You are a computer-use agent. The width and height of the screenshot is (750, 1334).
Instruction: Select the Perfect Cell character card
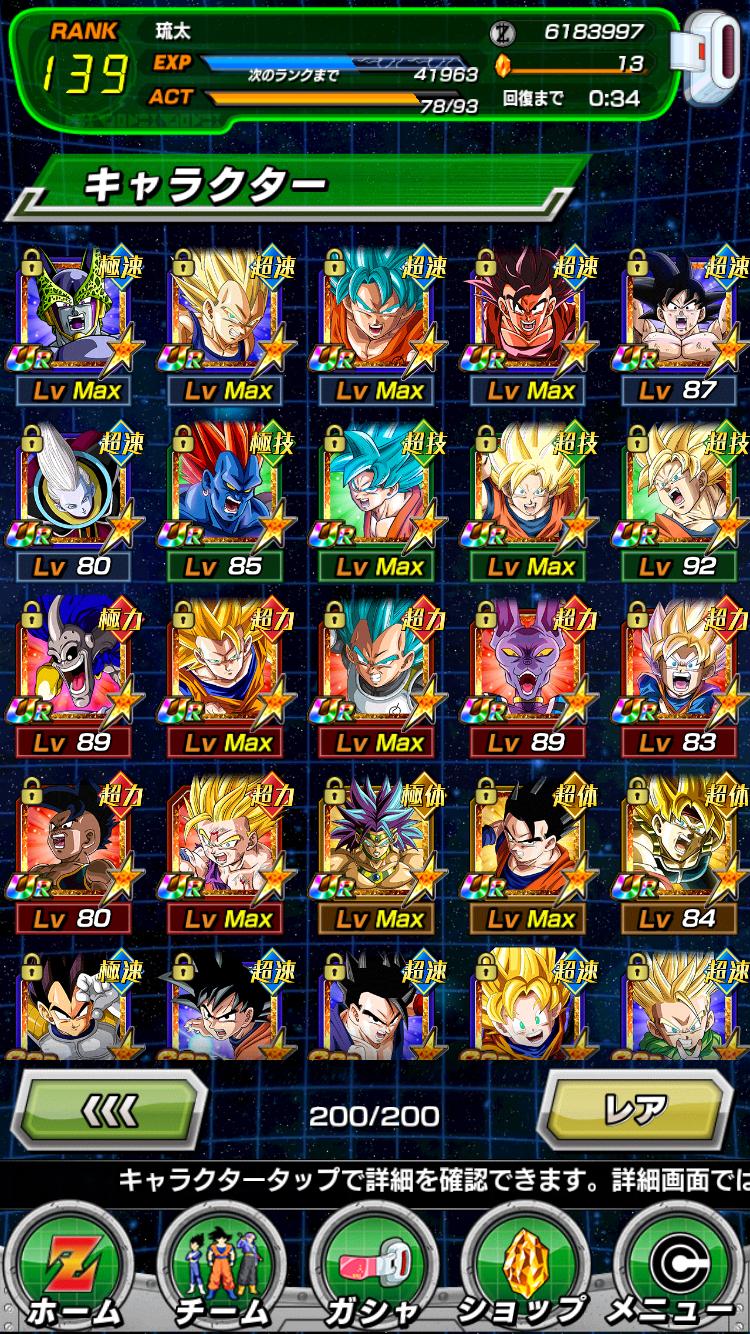(x=75, y=312)
